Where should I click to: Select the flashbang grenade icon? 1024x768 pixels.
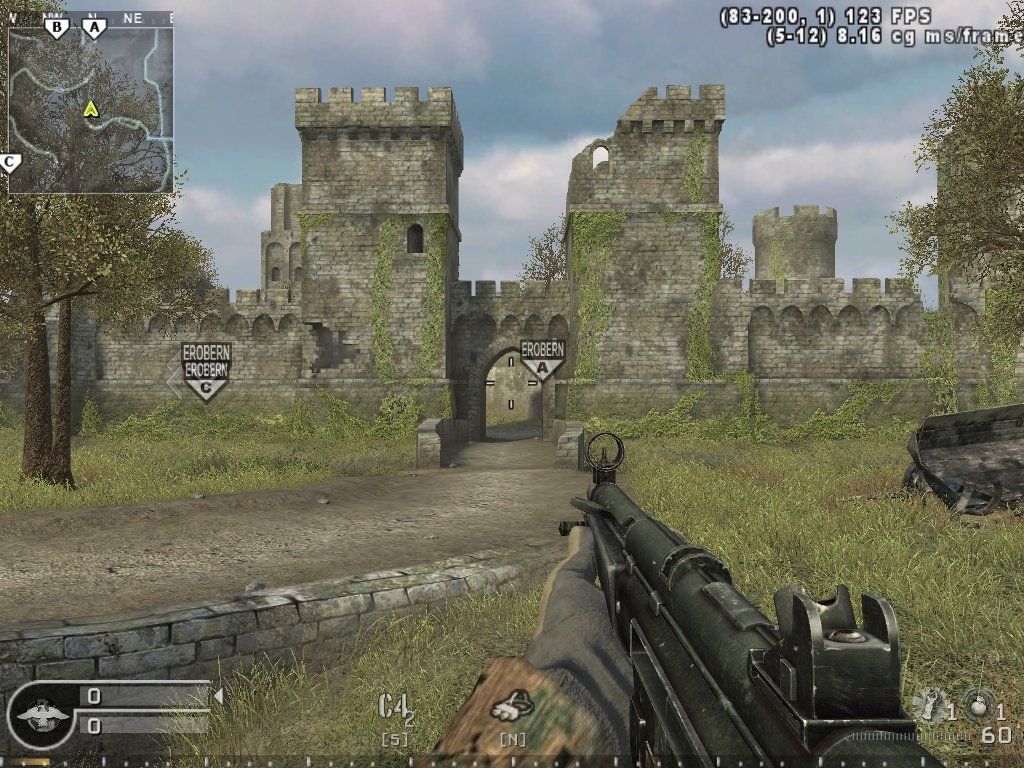tap(931, 704)
